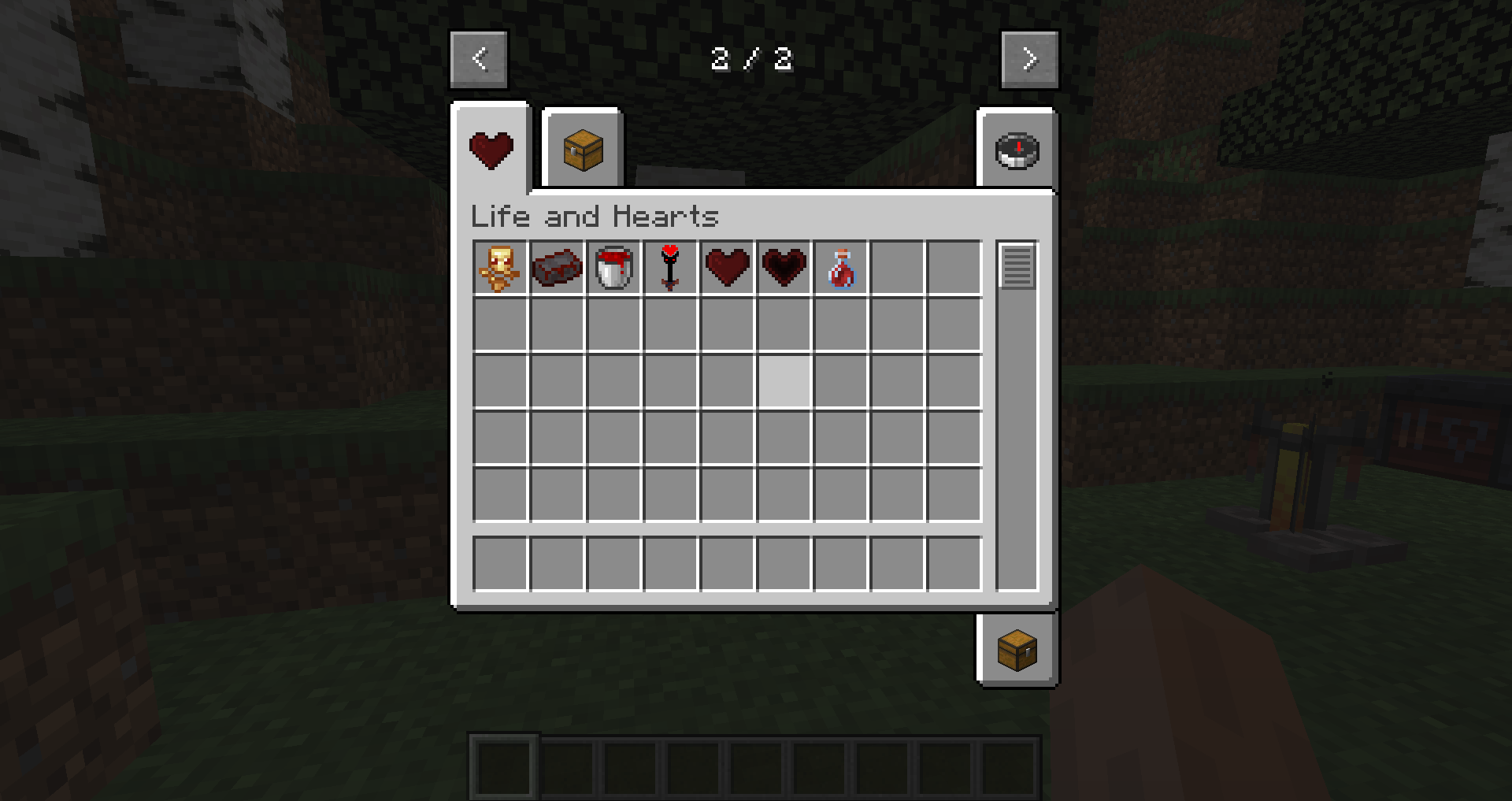The image size is (1512, 801).
Task: Open the chest inventory icon bottom right
Action: click(x=1017, y=650)
